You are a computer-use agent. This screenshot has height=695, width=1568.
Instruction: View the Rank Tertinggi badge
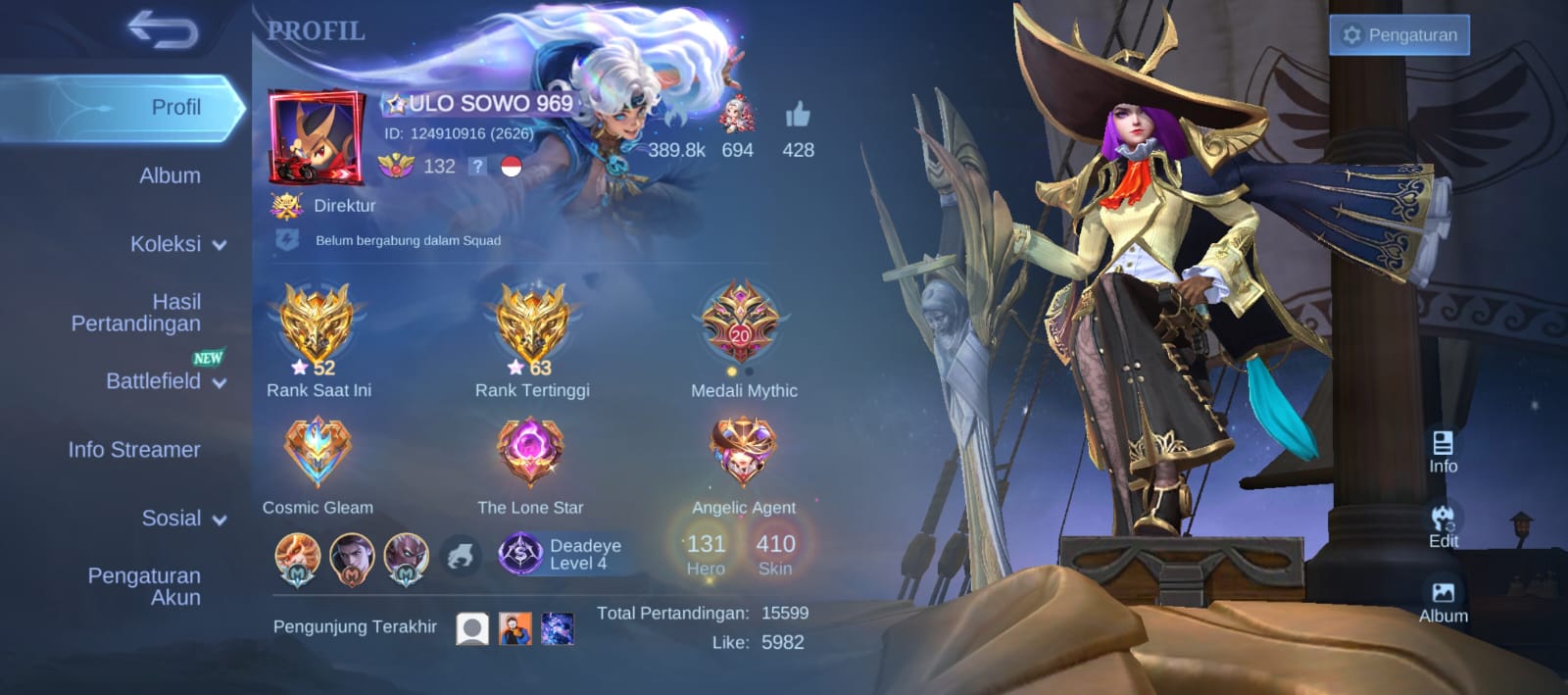531,324
